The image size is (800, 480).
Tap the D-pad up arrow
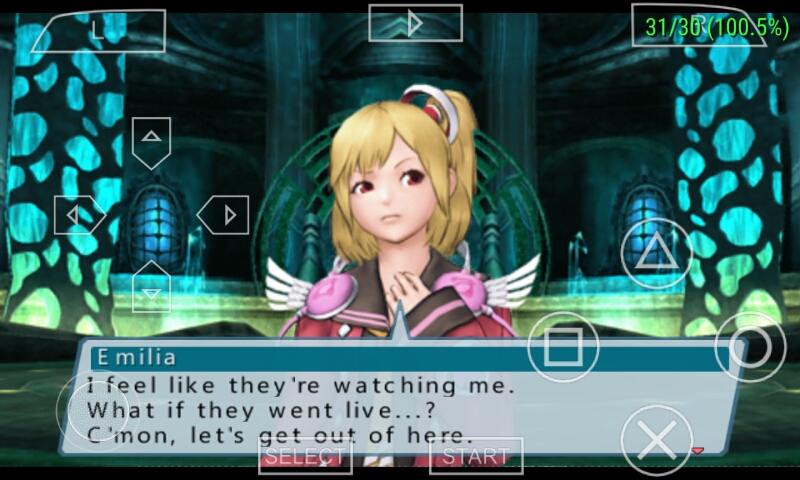[151, 141]
